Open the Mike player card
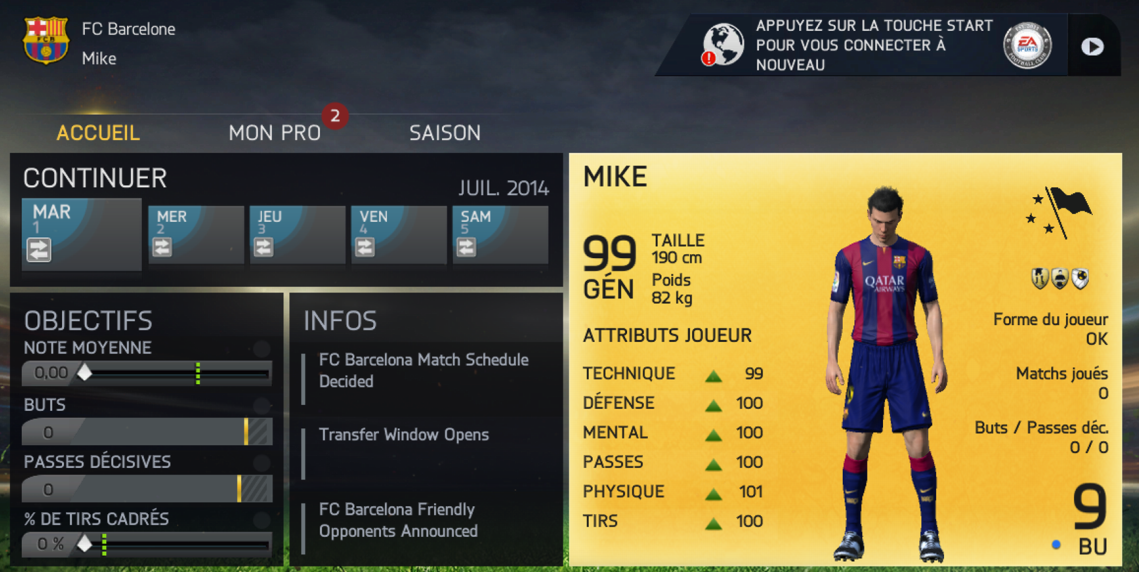 tap(845, 360)
